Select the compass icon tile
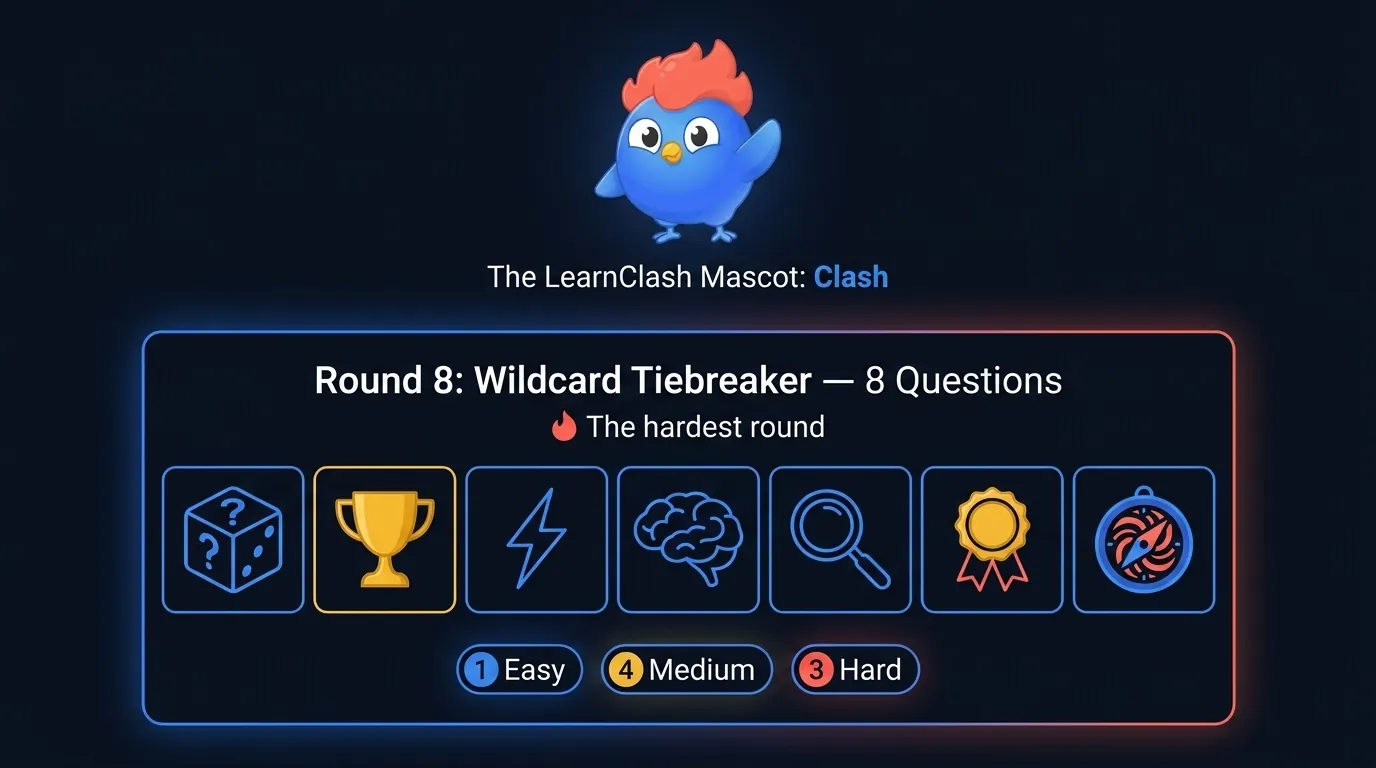1376x768 pixels. 1143,539
